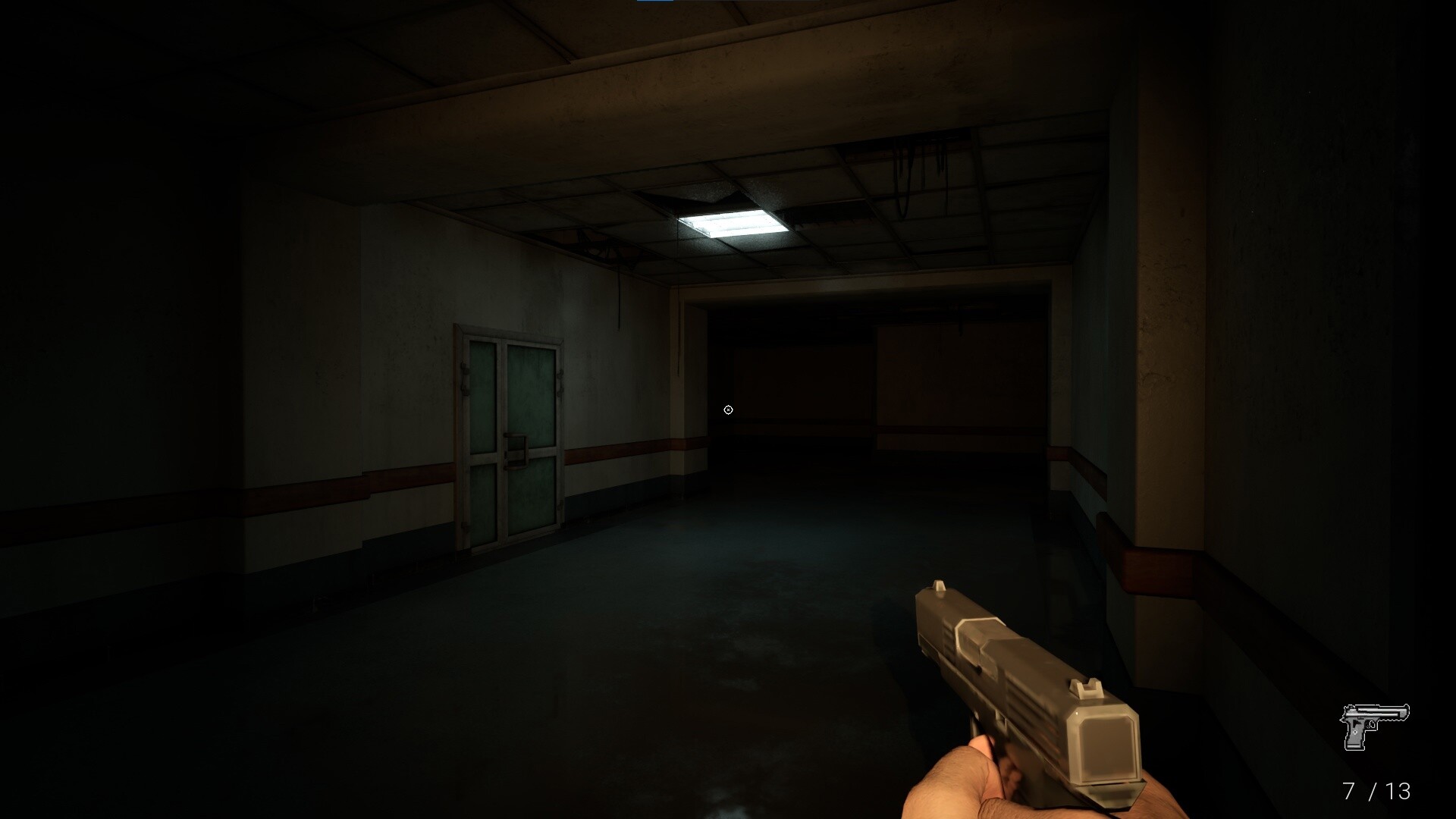Viewport: 1456px width, 819px height.
Task: Click the upper door hinge
Action: tap(464, 368)
